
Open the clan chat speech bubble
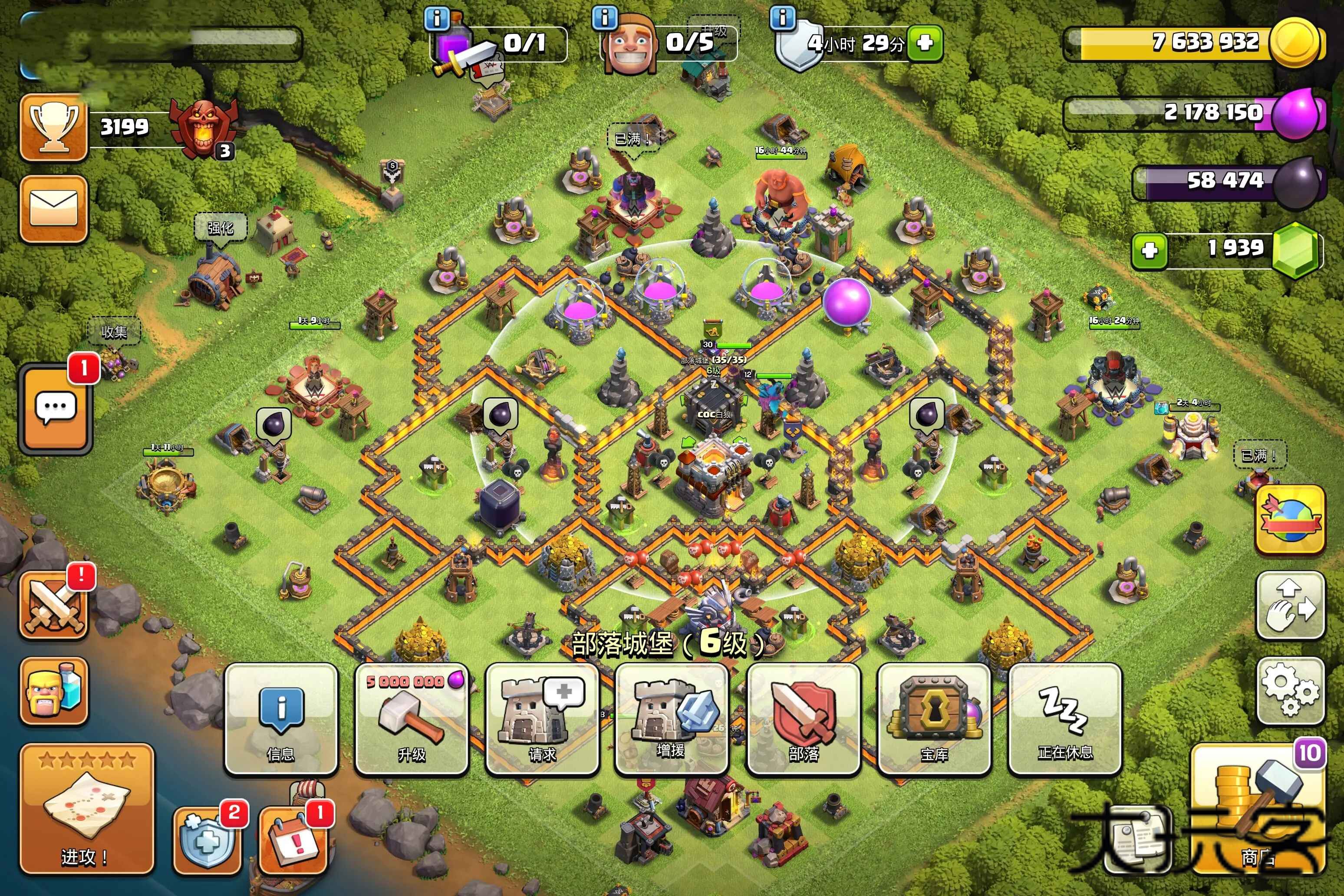point(55,408)
